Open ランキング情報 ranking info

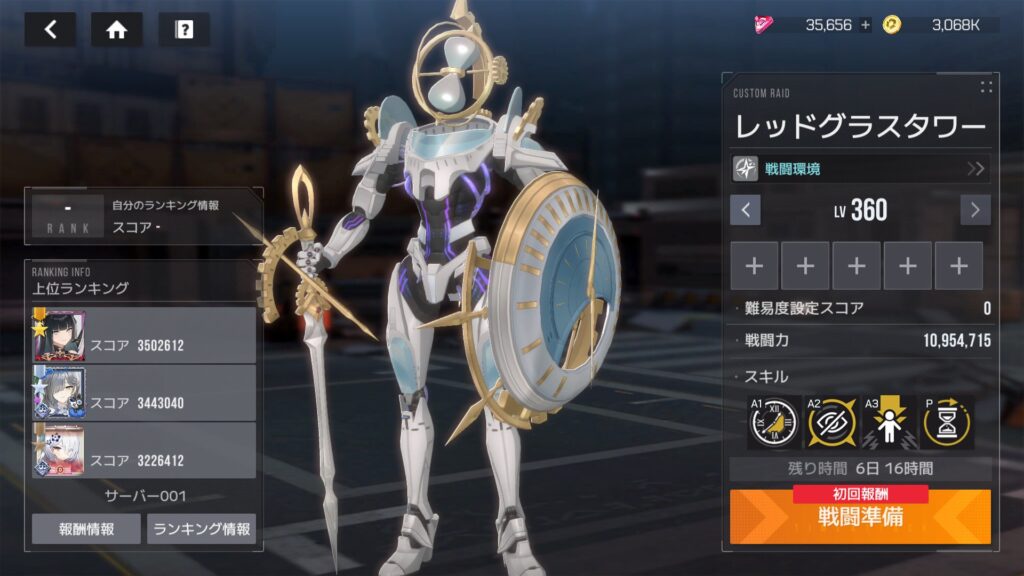[201, 529]
